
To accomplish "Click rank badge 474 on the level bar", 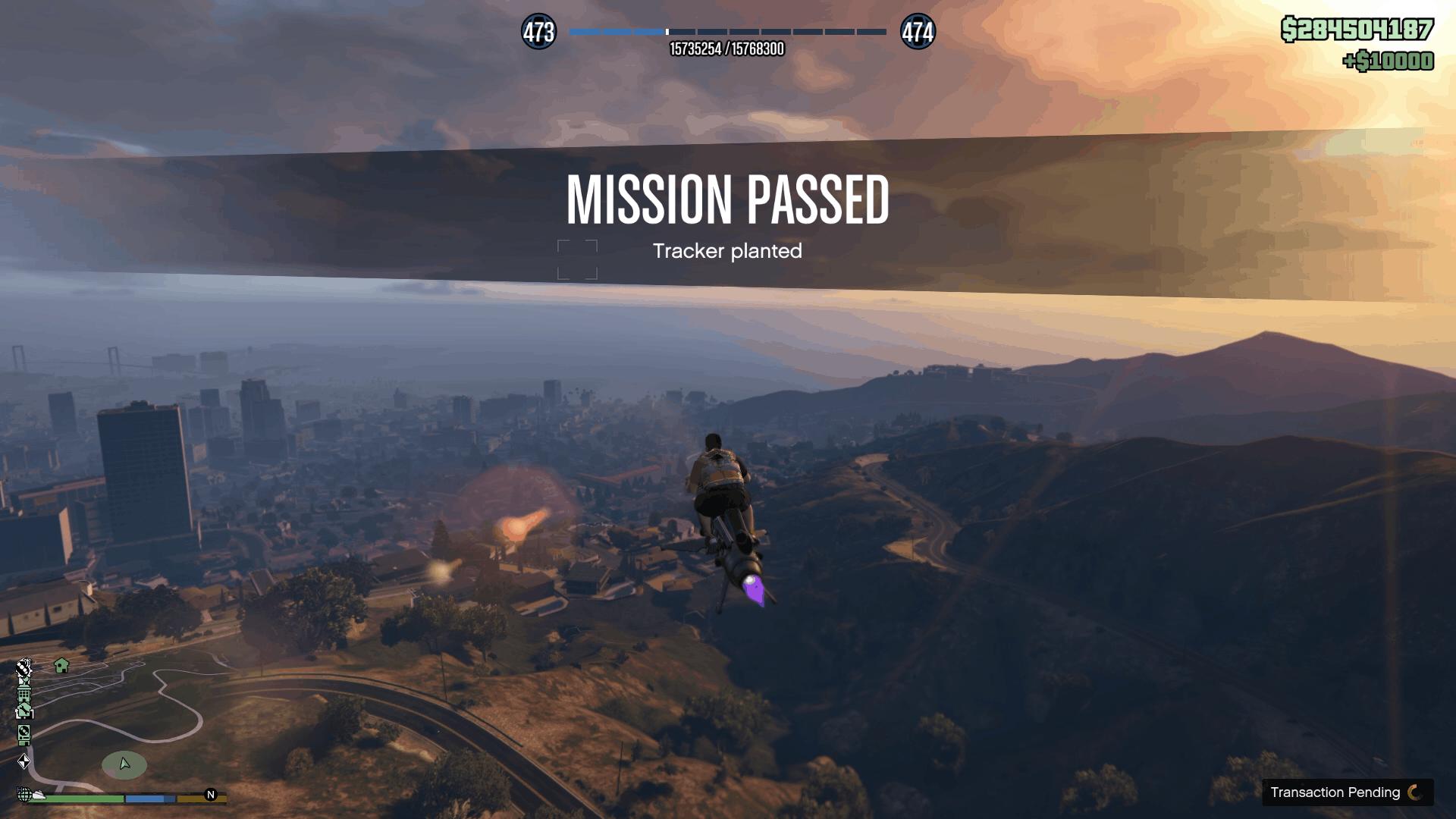I will pos(919,32).
